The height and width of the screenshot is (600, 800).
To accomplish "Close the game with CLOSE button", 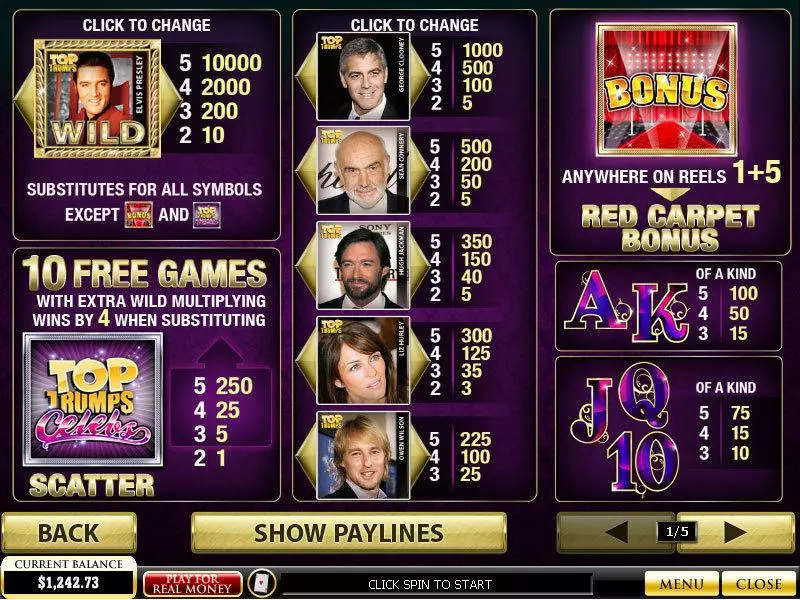I will point(758,584).
